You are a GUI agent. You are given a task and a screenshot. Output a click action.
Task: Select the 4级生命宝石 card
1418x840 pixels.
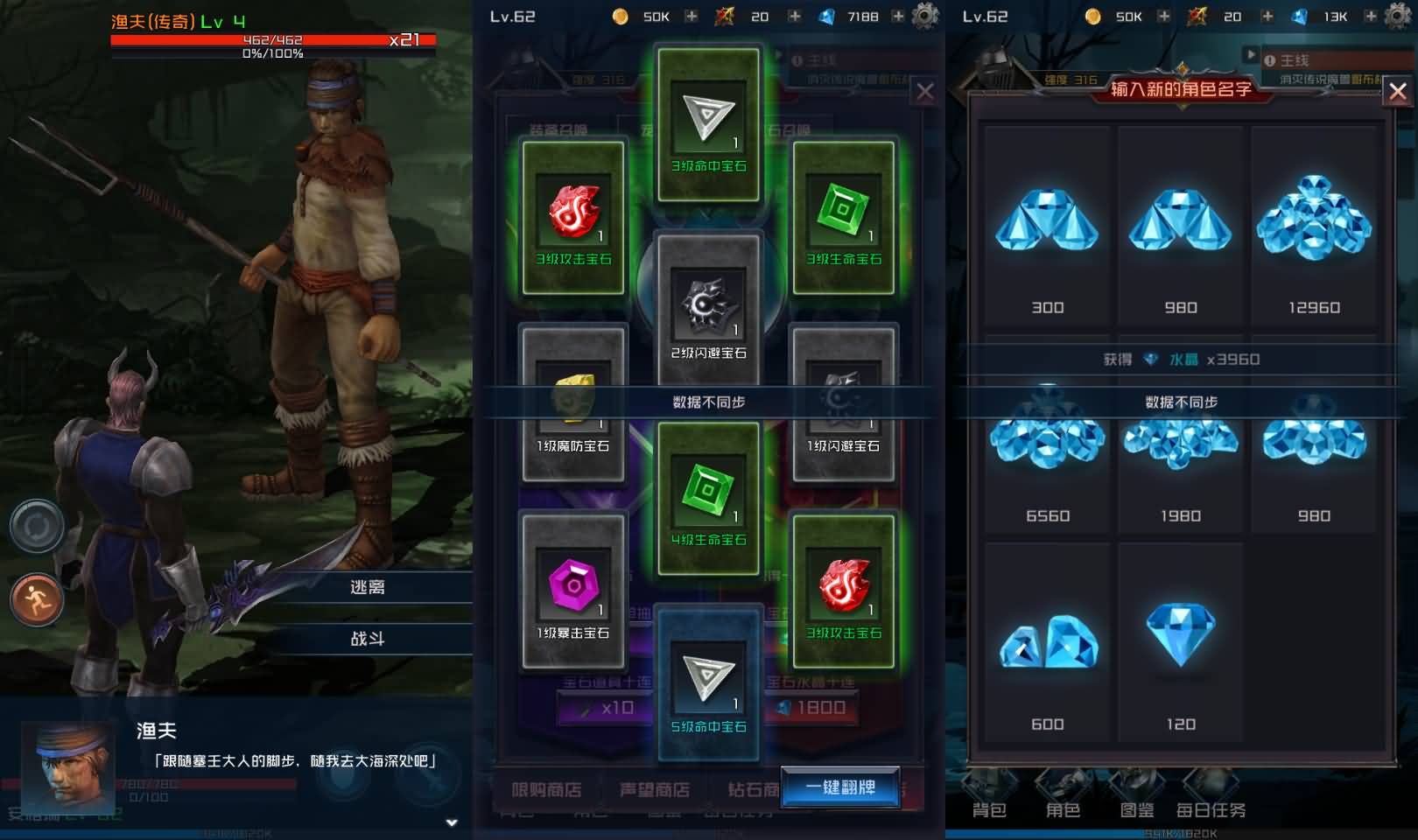point(708,497)
